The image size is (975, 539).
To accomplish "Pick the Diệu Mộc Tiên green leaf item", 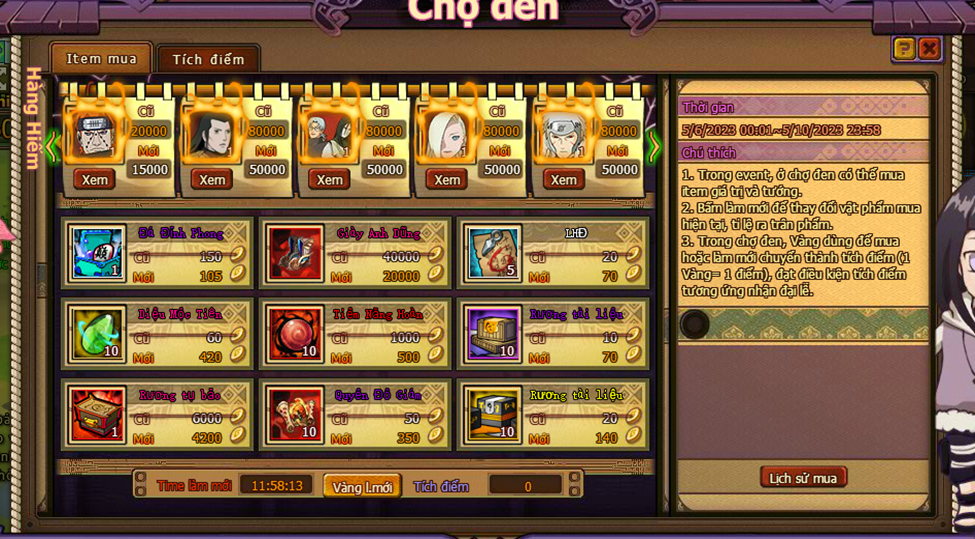I will click(98, 334).
